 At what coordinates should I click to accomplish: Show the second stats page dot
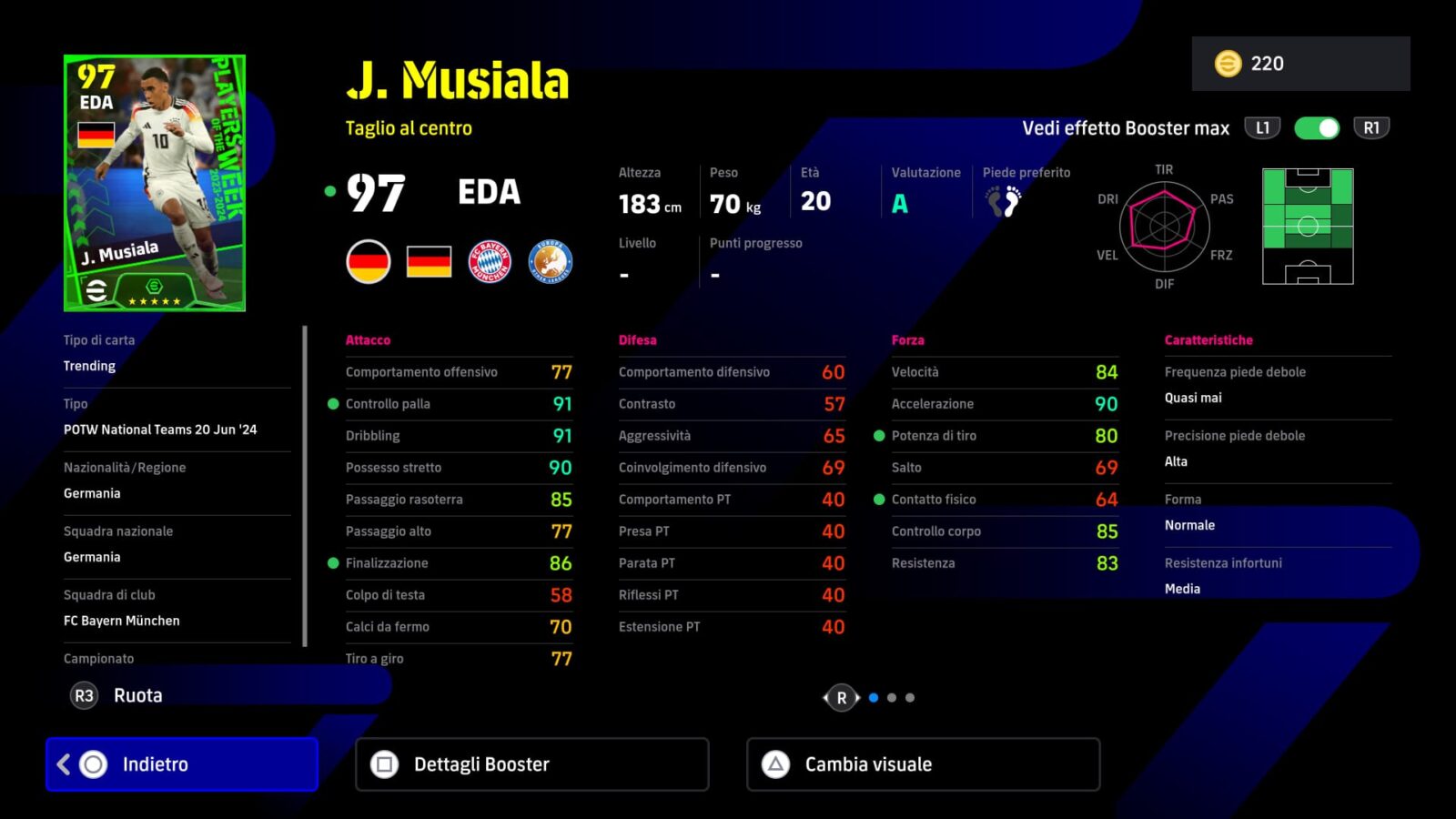892,698
